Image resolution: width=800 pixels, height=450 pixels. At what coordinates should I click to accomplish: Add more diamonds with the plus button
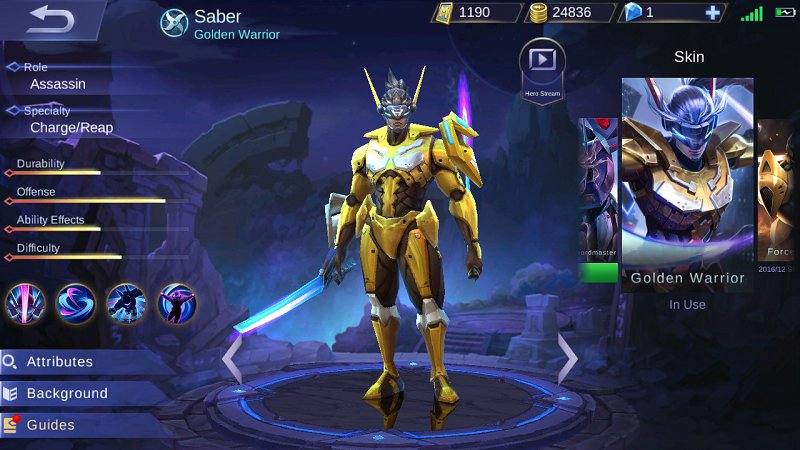coord(712,13)
